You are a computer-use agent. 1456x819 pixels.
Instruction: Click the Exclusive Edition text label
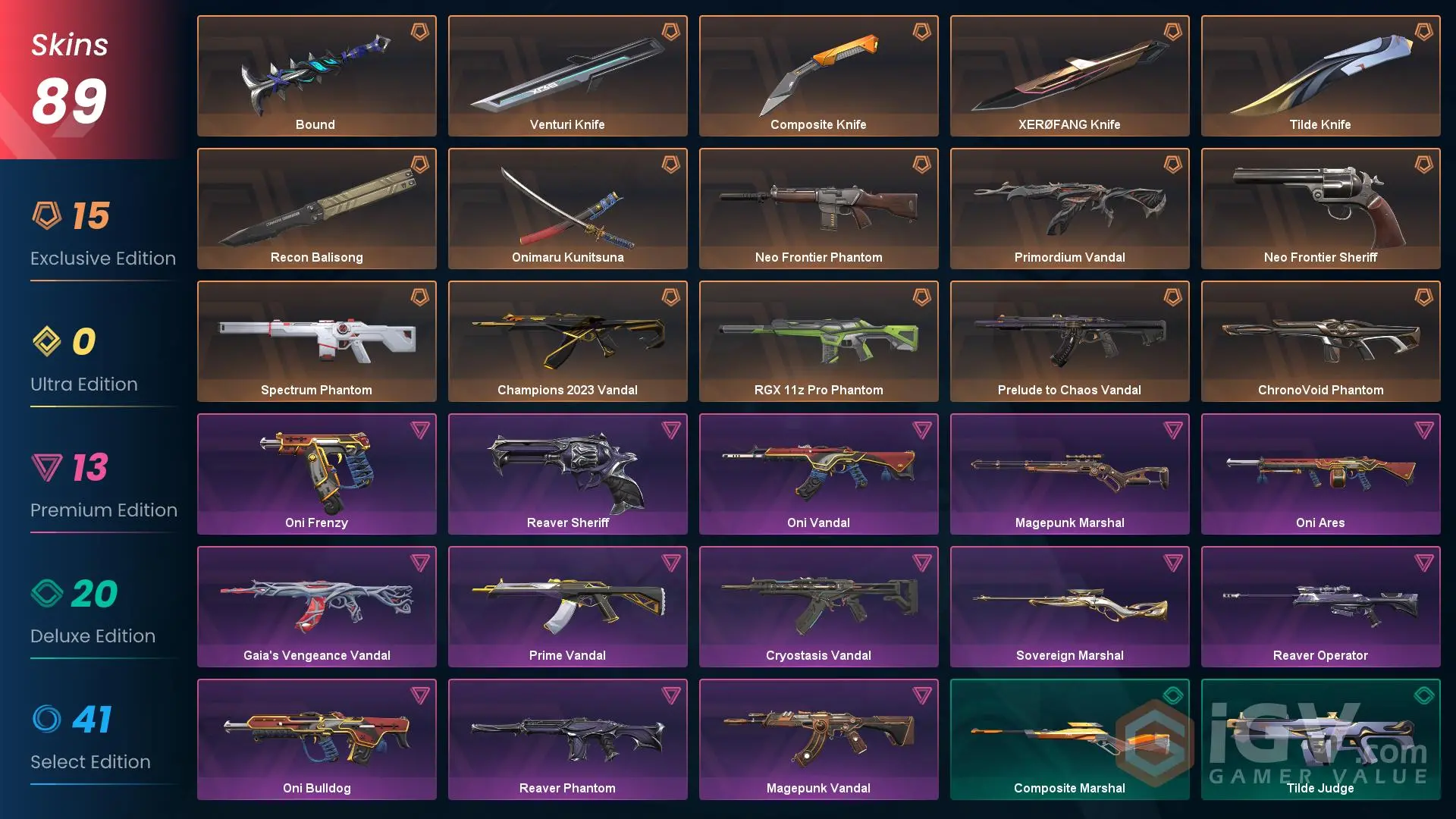point(102,258)
